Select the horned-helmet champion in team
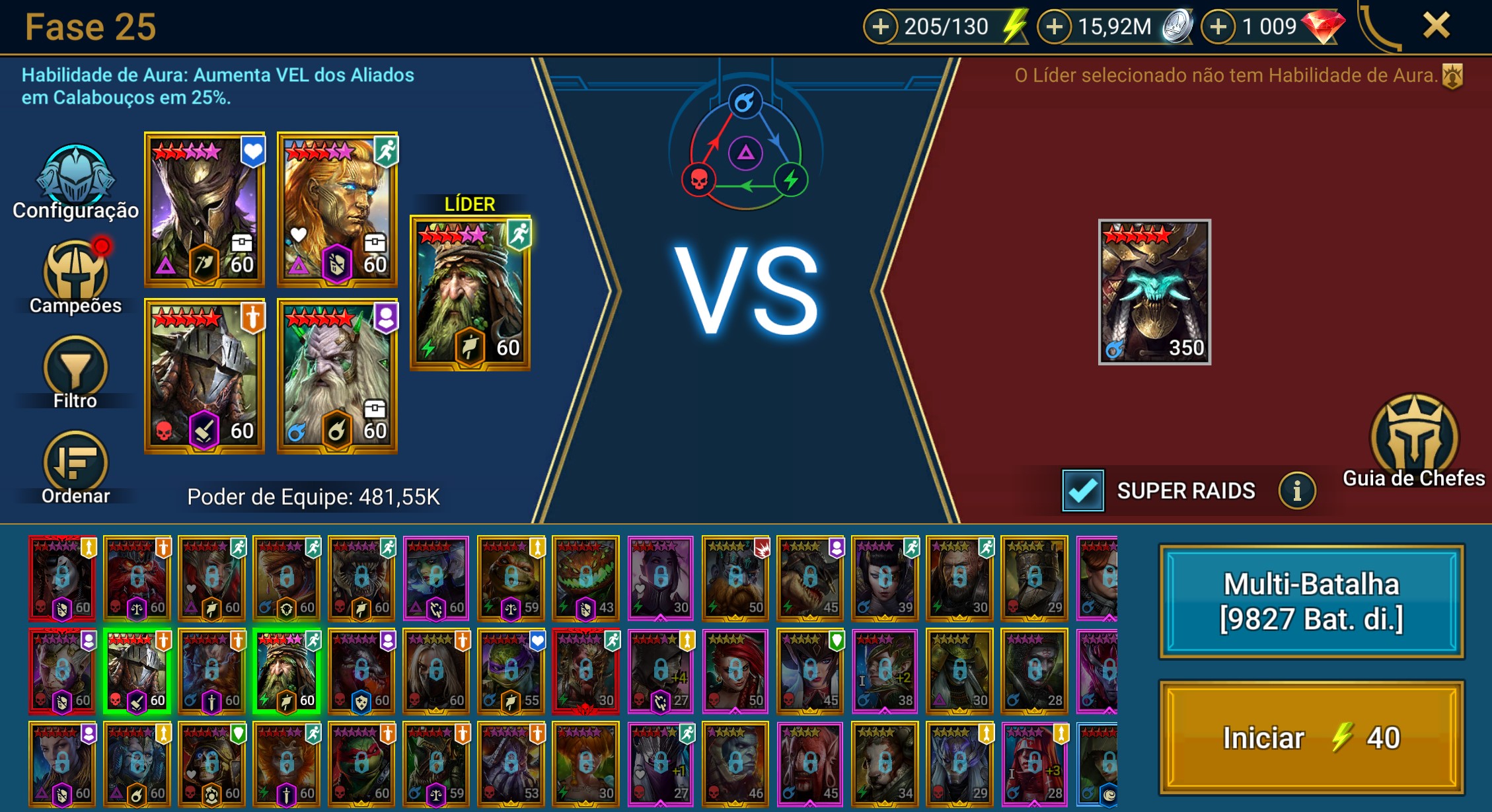This screenshot has height=812, width=1492. [x=205, y=210]
